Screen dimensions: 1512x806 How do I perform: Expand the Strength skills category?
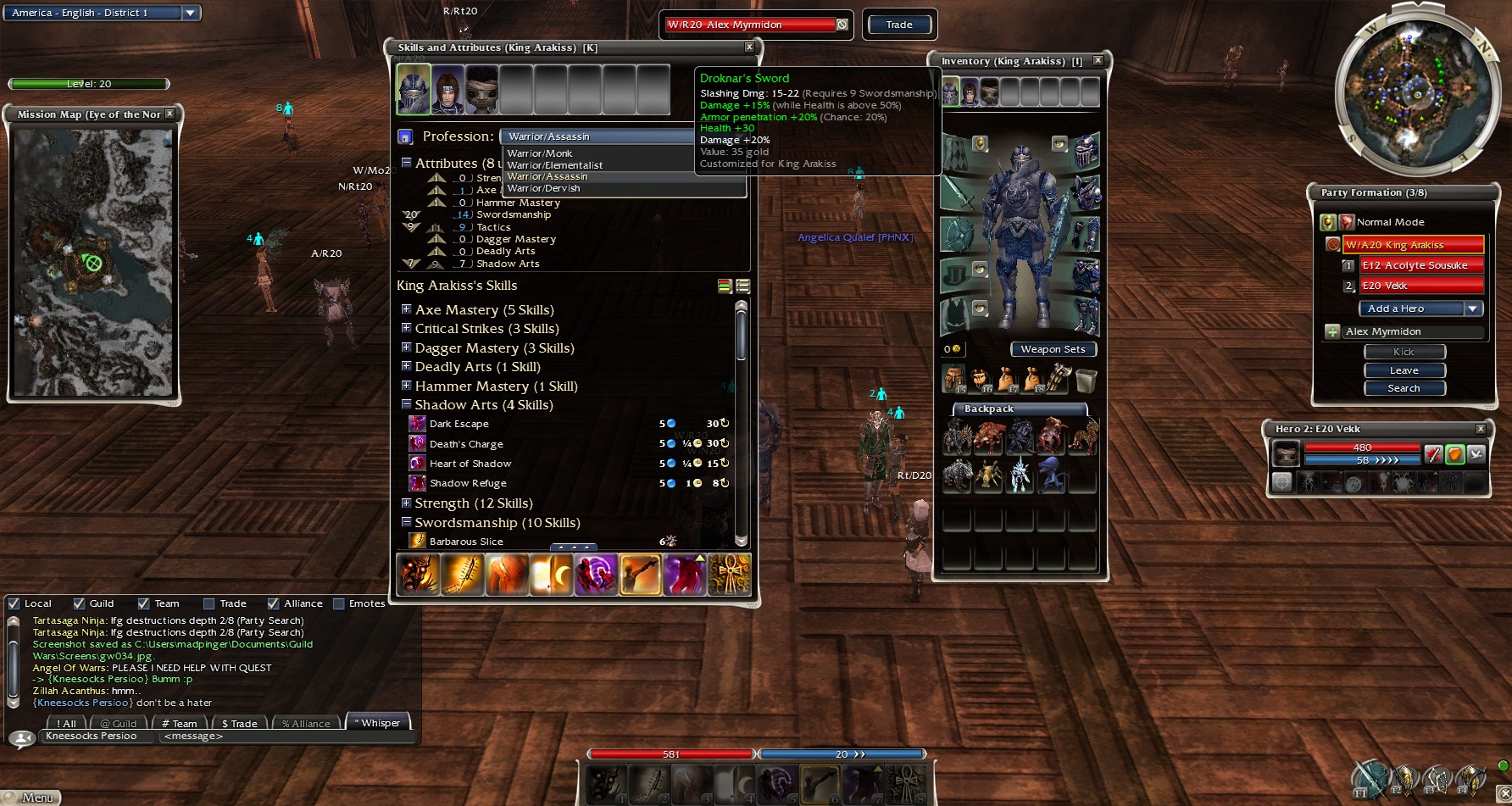click(407, 503)
